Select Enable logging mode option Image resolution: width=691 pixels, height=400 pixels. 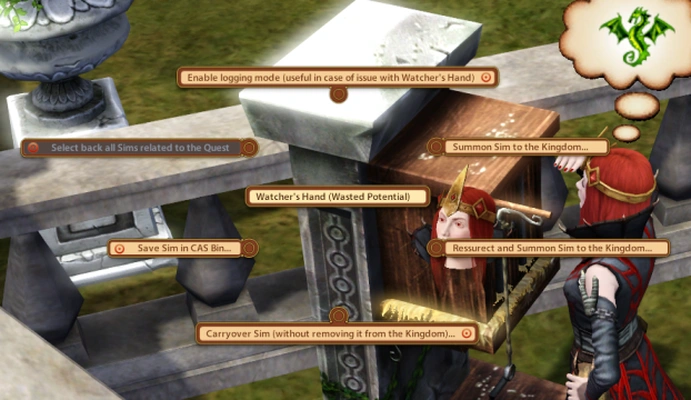click(337, 76)
